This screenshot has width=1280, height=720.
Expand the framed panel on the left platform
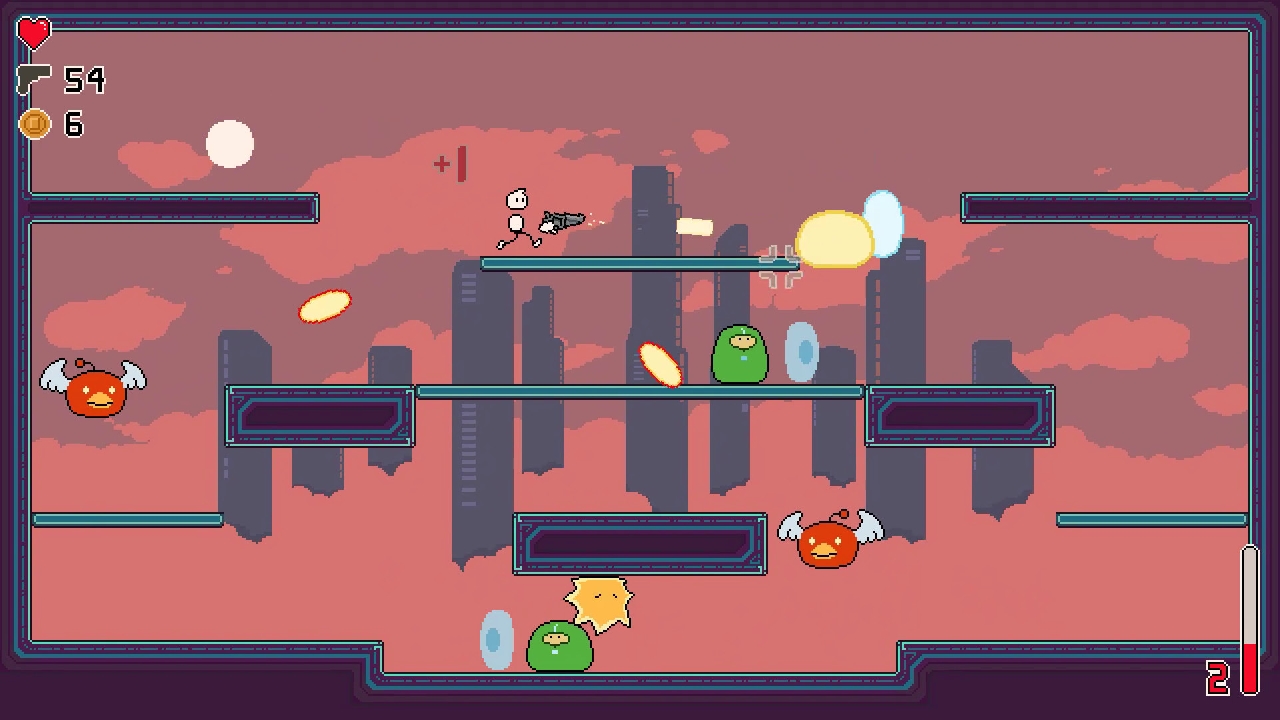pos(319,417)
